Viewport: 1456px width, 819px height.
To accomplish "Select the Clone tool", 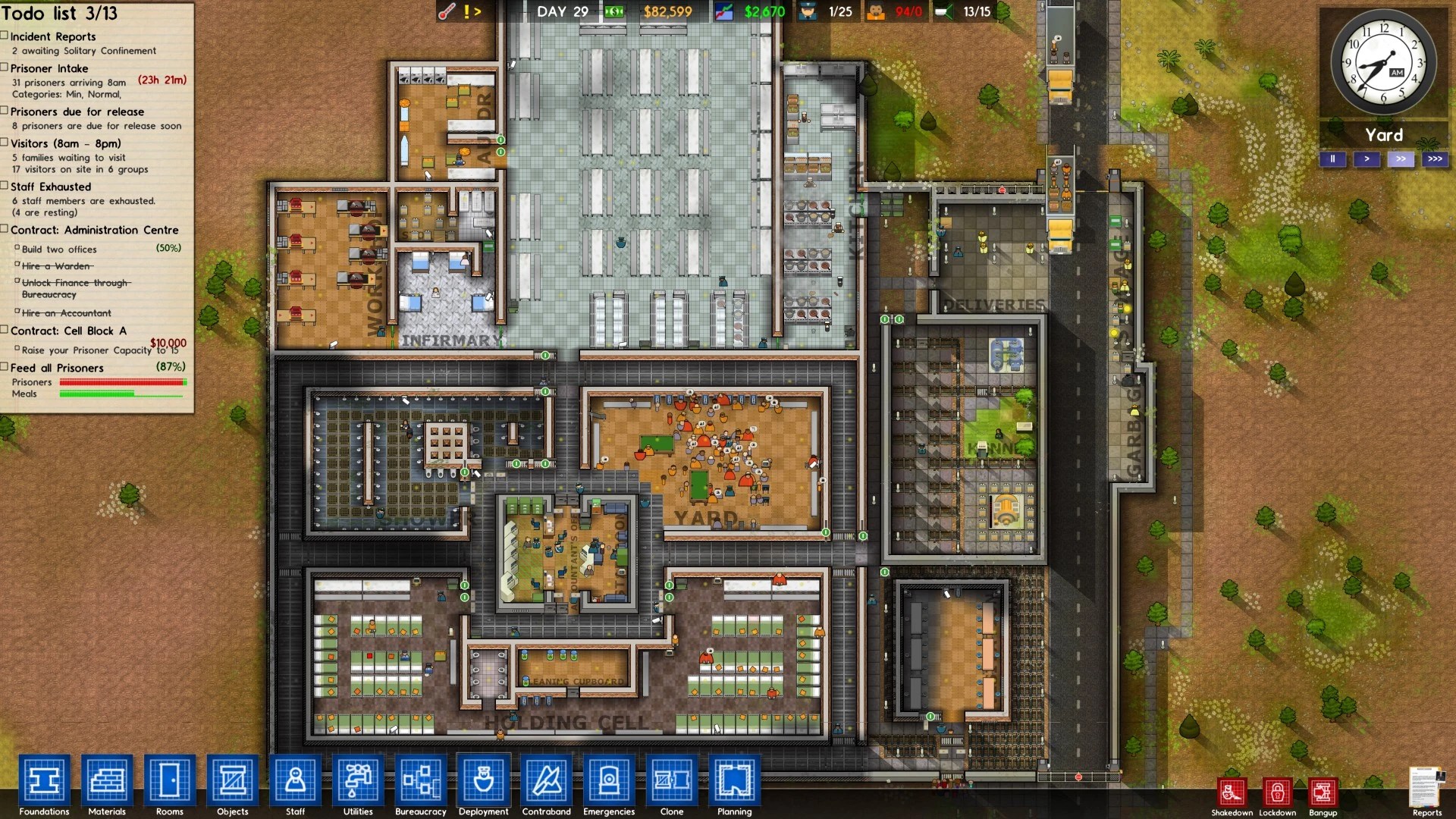I will [671, 783].
